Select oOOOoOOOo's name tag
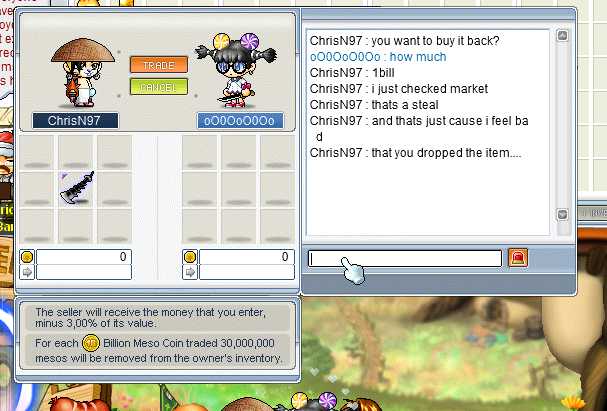Screen dimensions: 607x411 point(239,120)
